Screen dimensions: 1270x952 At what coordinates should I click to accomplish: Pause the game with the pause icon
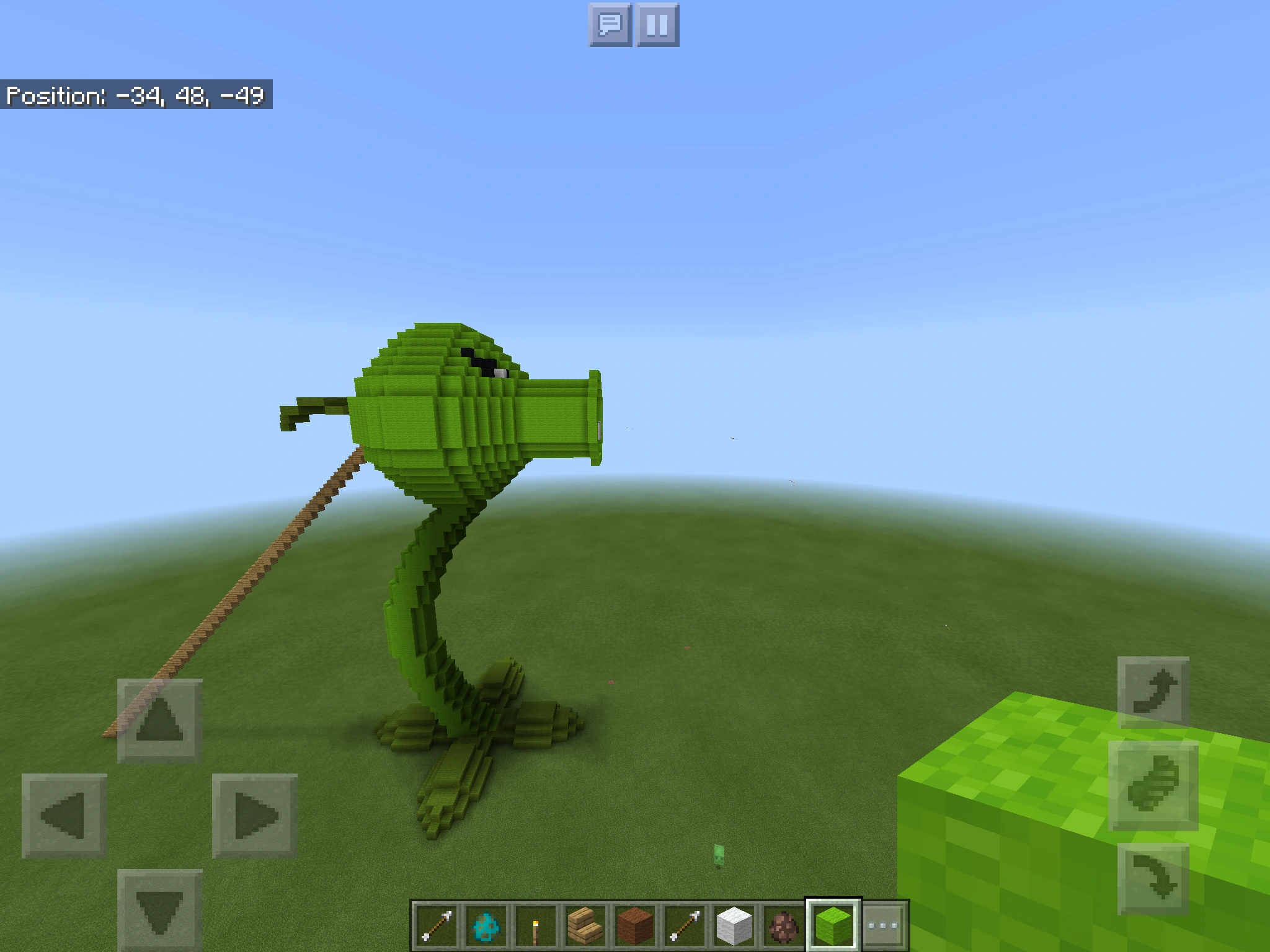(657, 26)
